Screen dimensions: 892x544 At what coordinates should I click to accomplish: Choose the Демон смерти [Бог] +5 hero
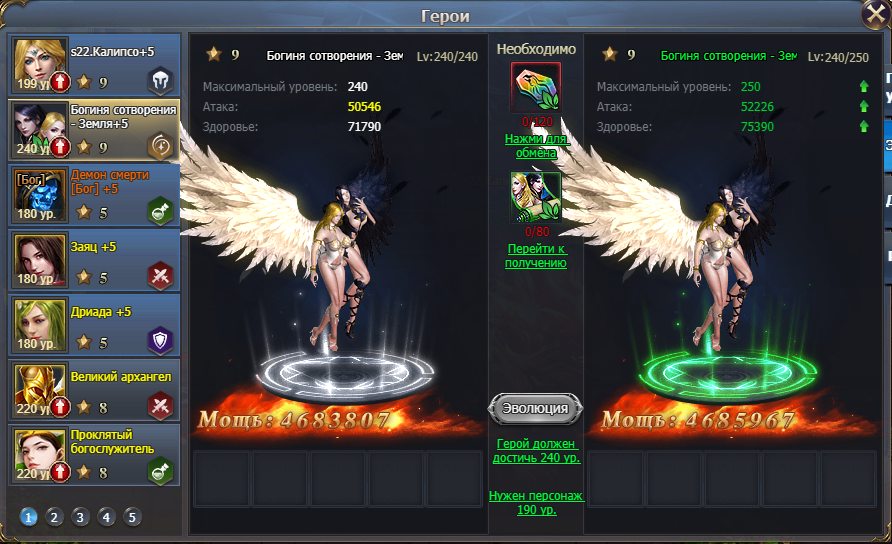[96, 194]
